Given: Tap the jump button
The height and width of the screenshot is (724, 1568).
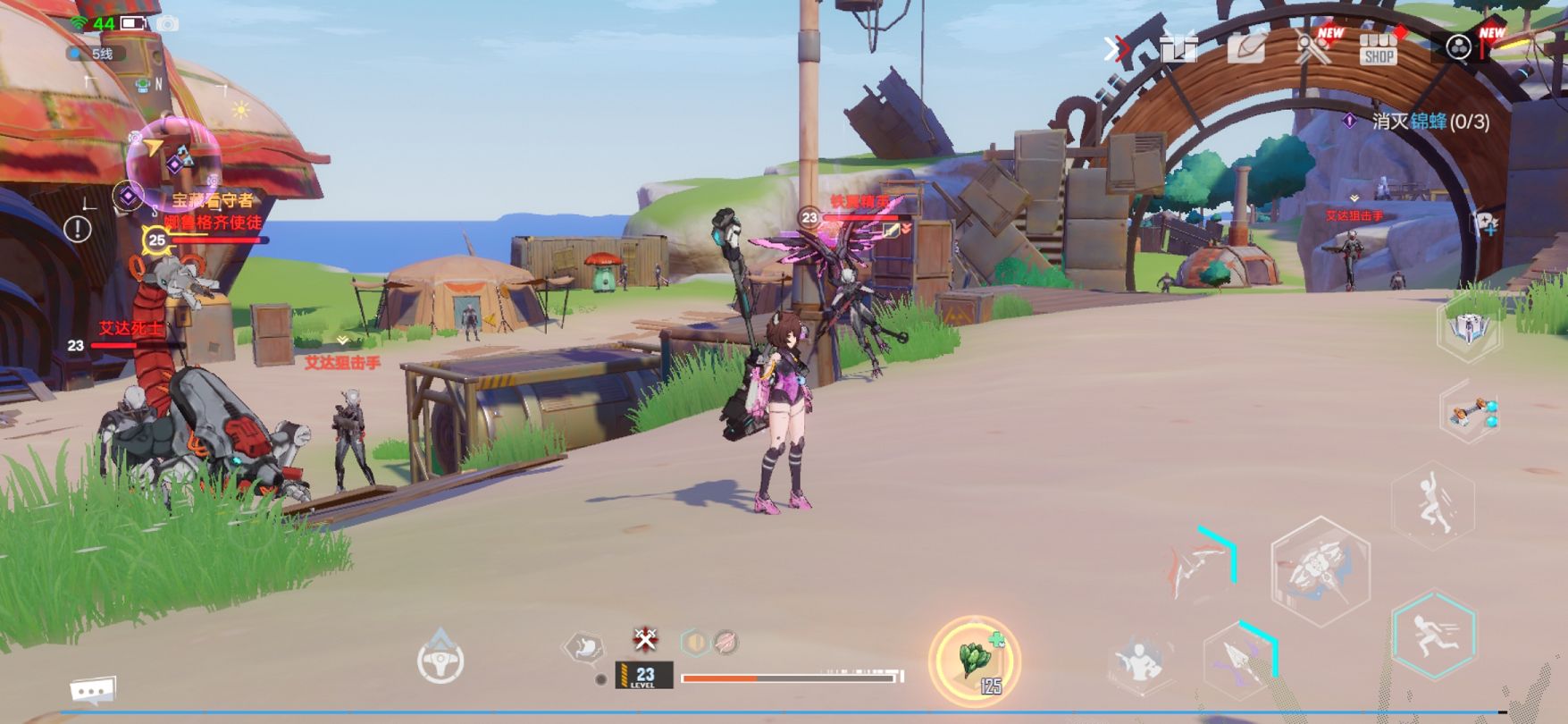Looking at the screenshot, I should click(1433, 505).
